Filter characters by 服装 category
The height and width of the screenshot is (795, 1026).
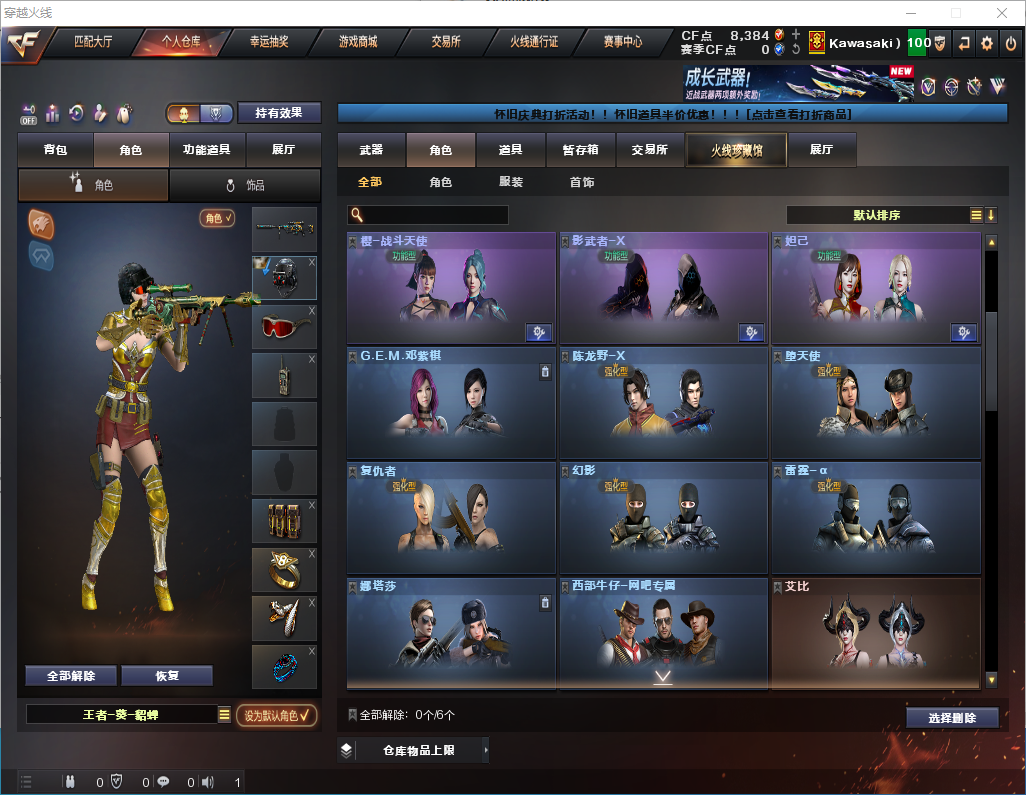(511, 183)
